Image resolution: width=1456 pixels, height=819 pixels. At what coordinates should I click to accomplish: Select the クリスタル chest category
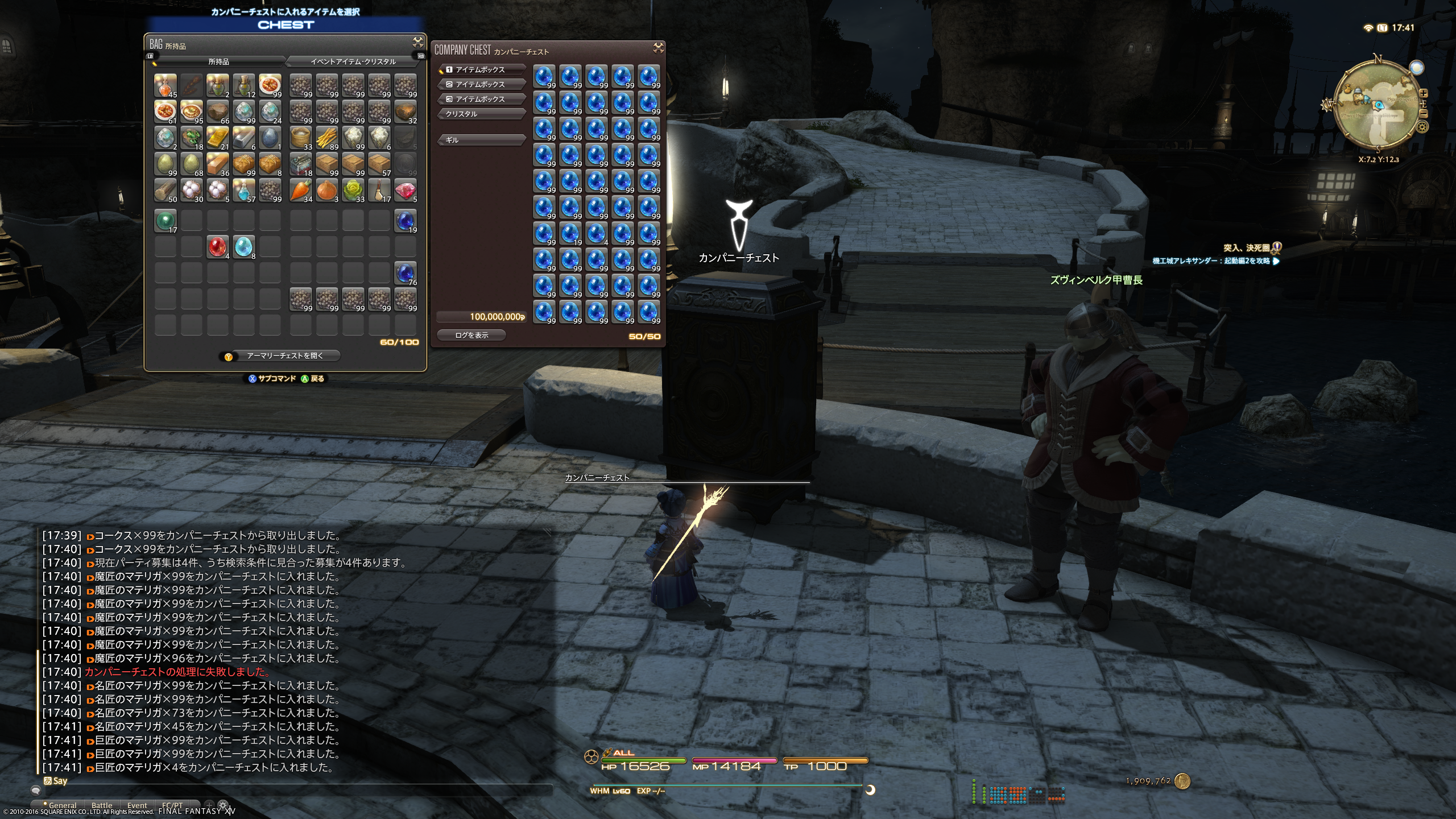pyautogui.click(x=481, y=114)
